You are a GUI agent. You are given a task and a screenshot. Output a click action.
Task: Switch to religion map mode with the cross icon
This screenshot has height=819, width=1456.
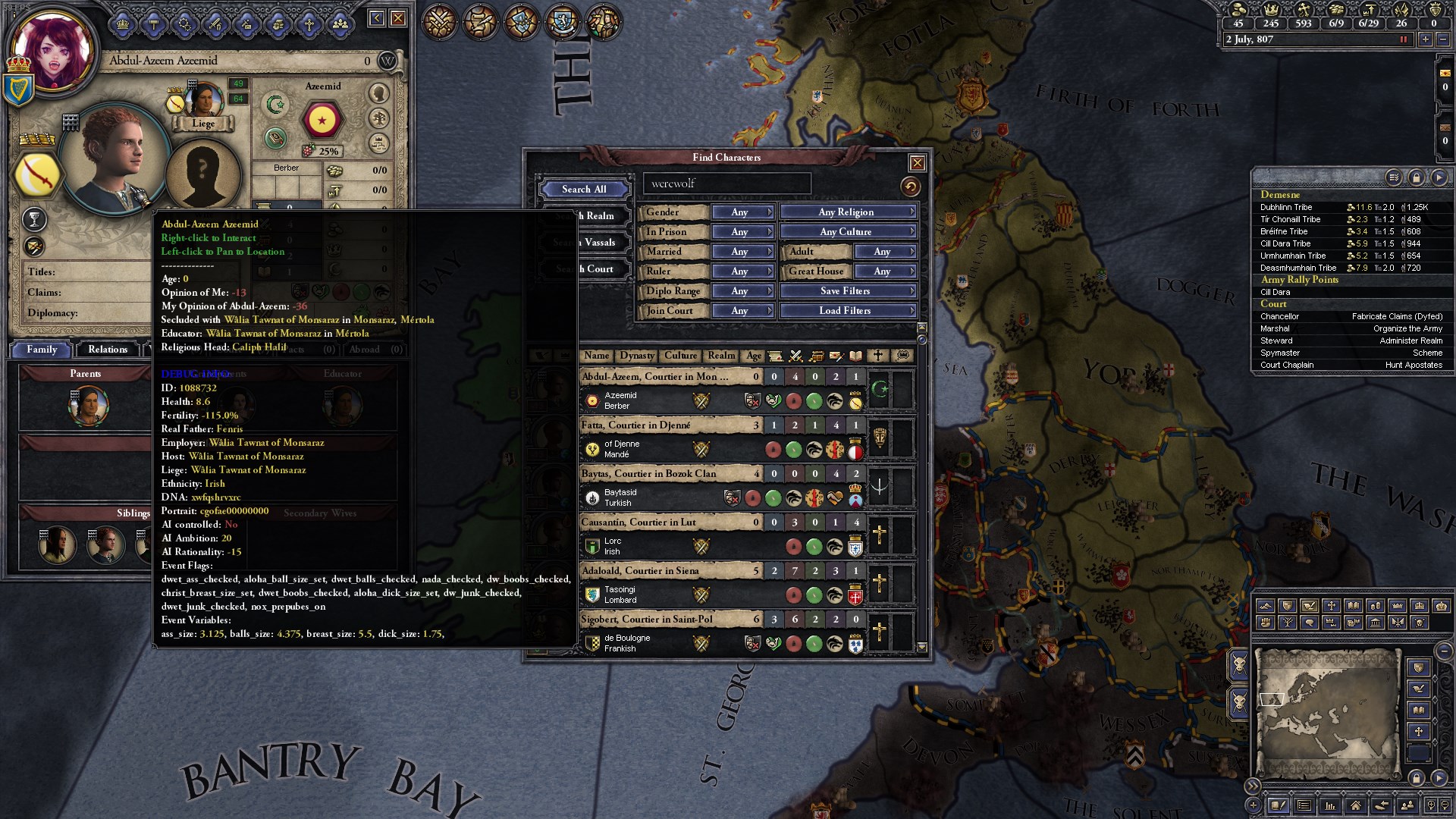point(1331,605)
